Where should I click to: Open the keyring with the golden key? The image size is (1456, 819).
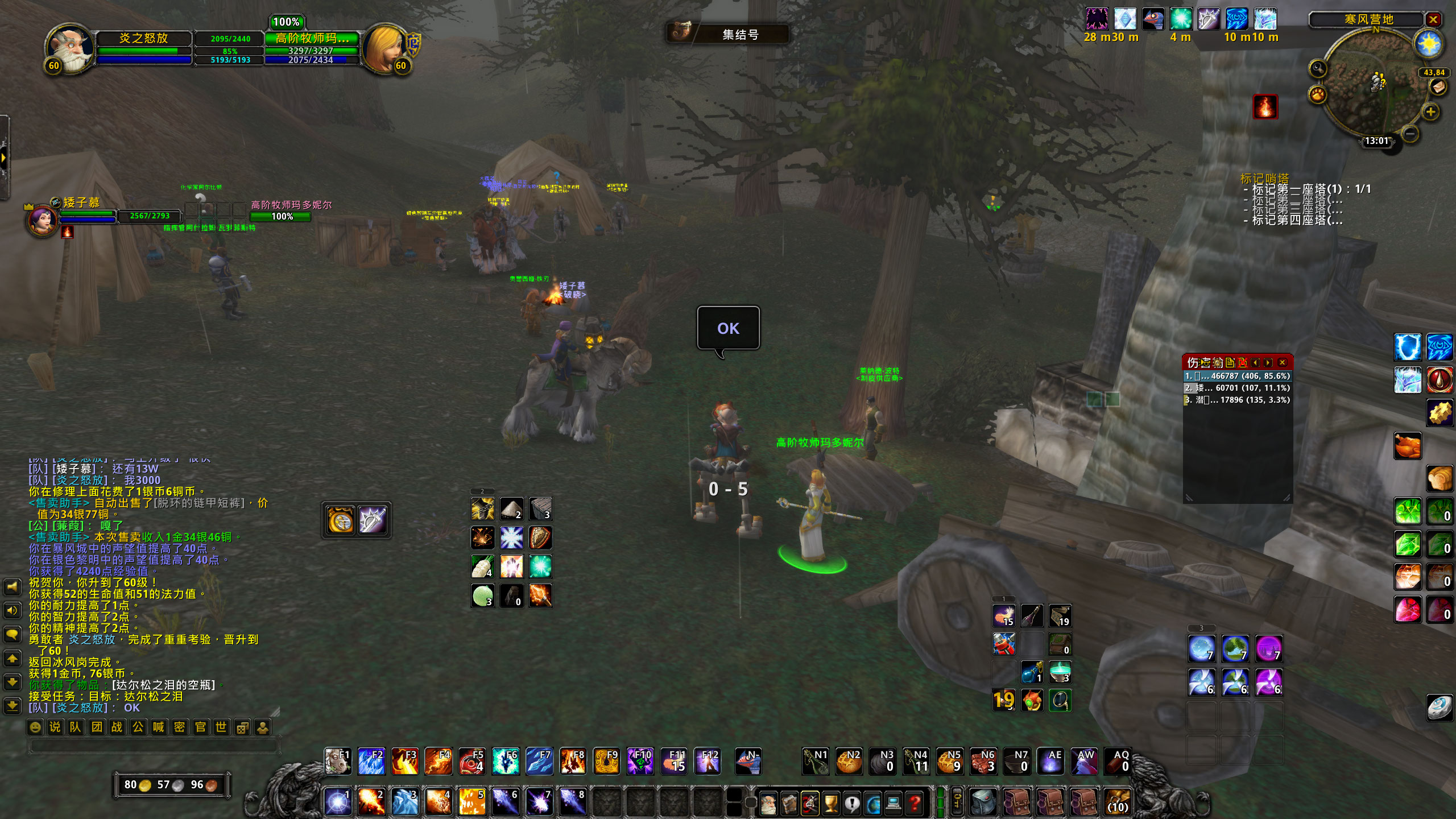pyautogui.click(x=957, y=802)
